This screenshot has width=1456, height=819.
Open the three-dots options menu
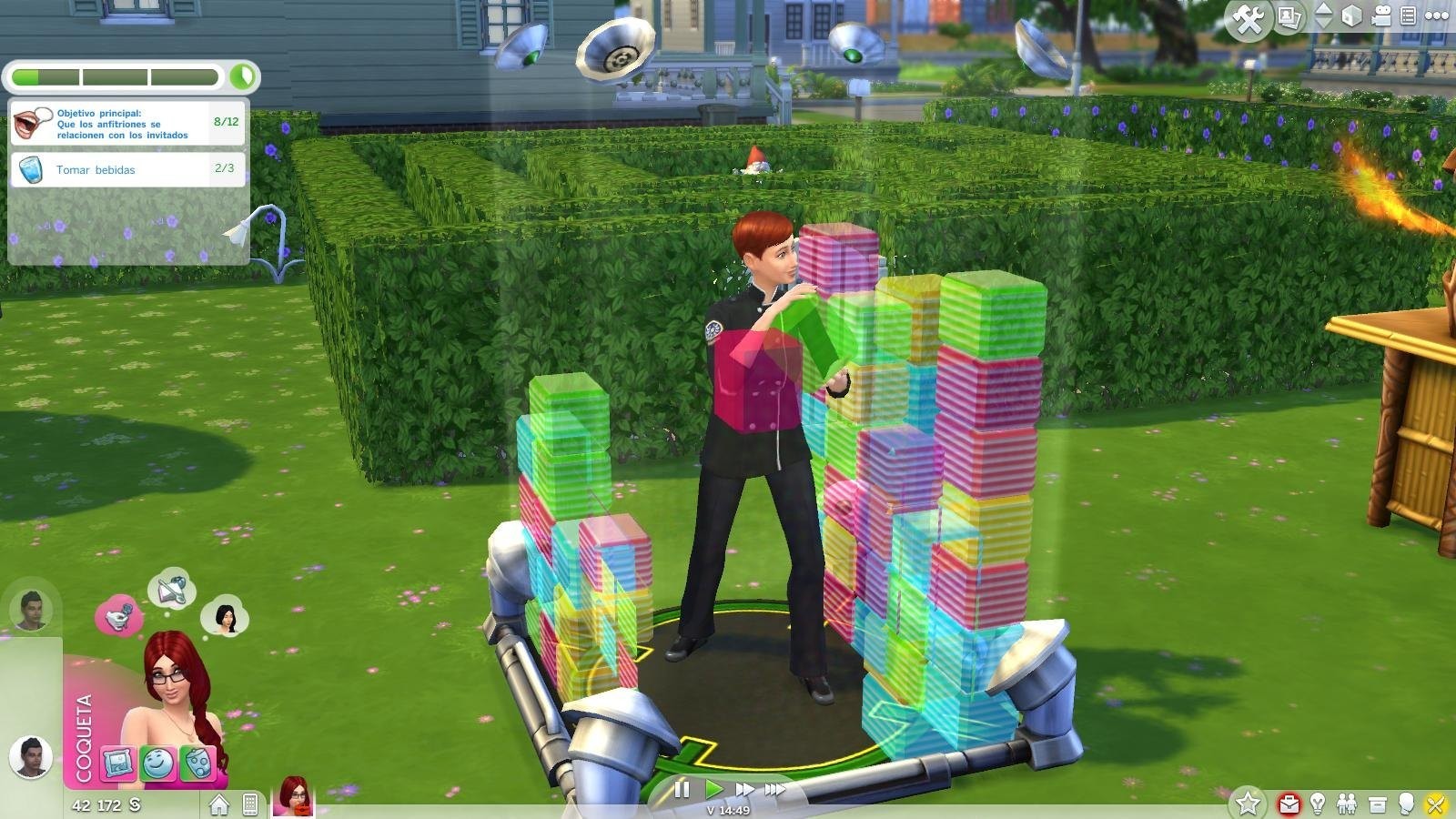click(x=1436, y=15)
